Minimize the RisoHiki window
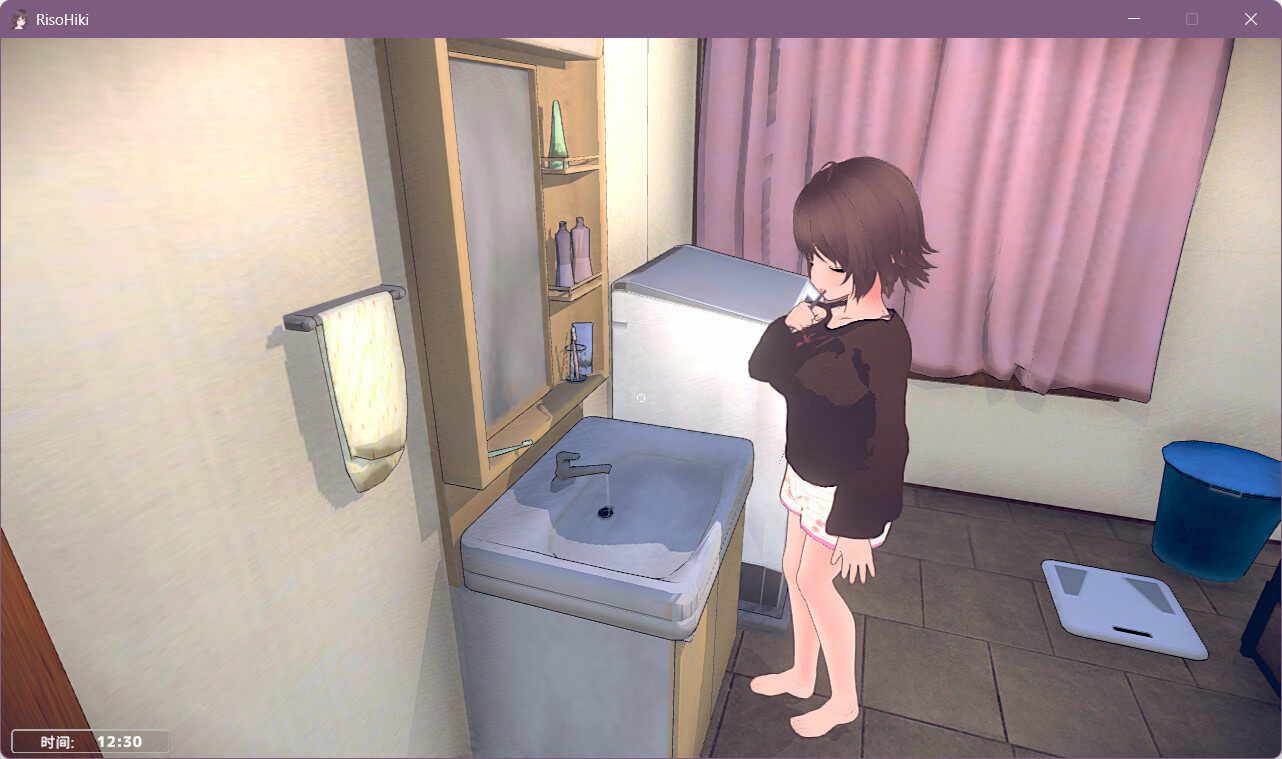Image resolution: width=1282 pixels, height=759 pixels. tap(1134, 19)
